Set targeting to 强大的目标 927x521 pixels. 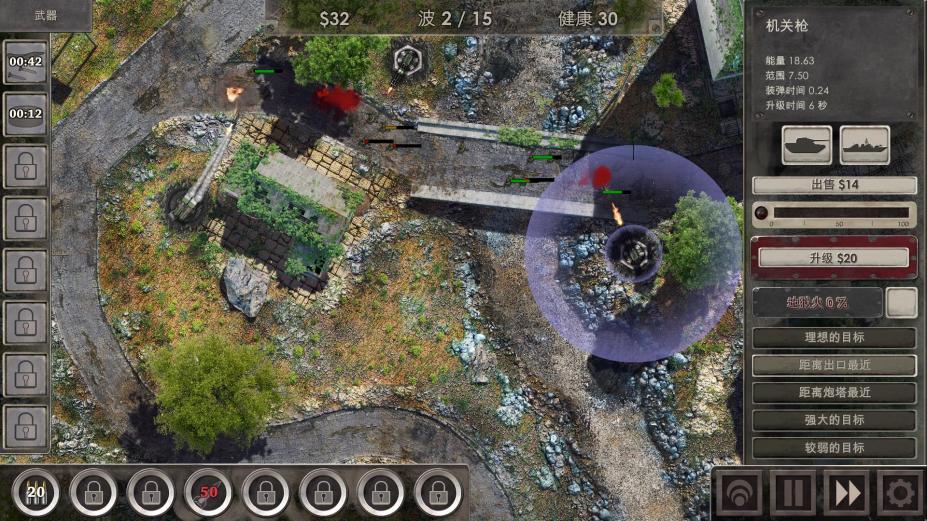coord(834,420)
